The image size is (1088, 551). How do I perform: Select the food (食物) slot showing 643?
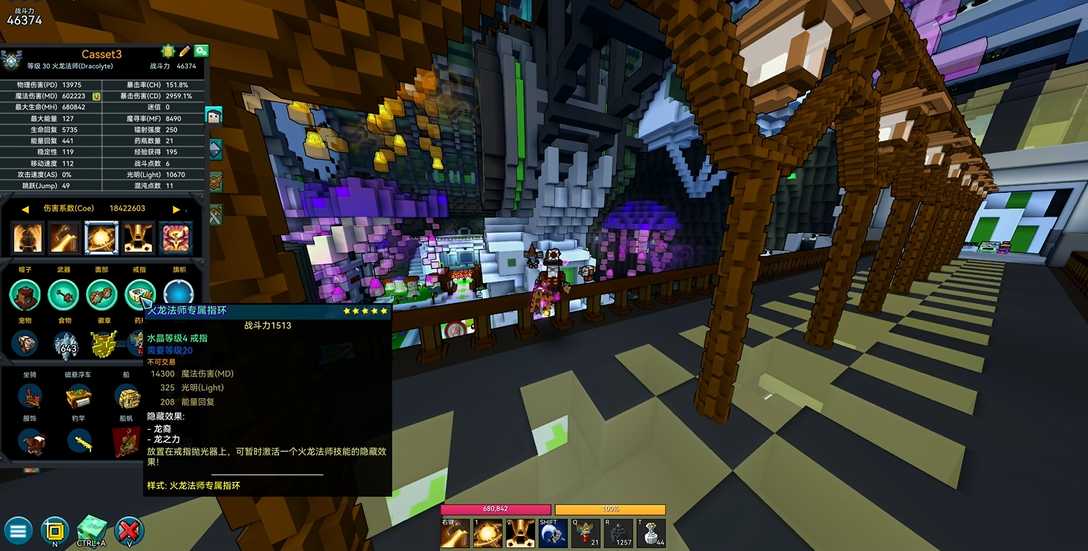click(65, 344)
